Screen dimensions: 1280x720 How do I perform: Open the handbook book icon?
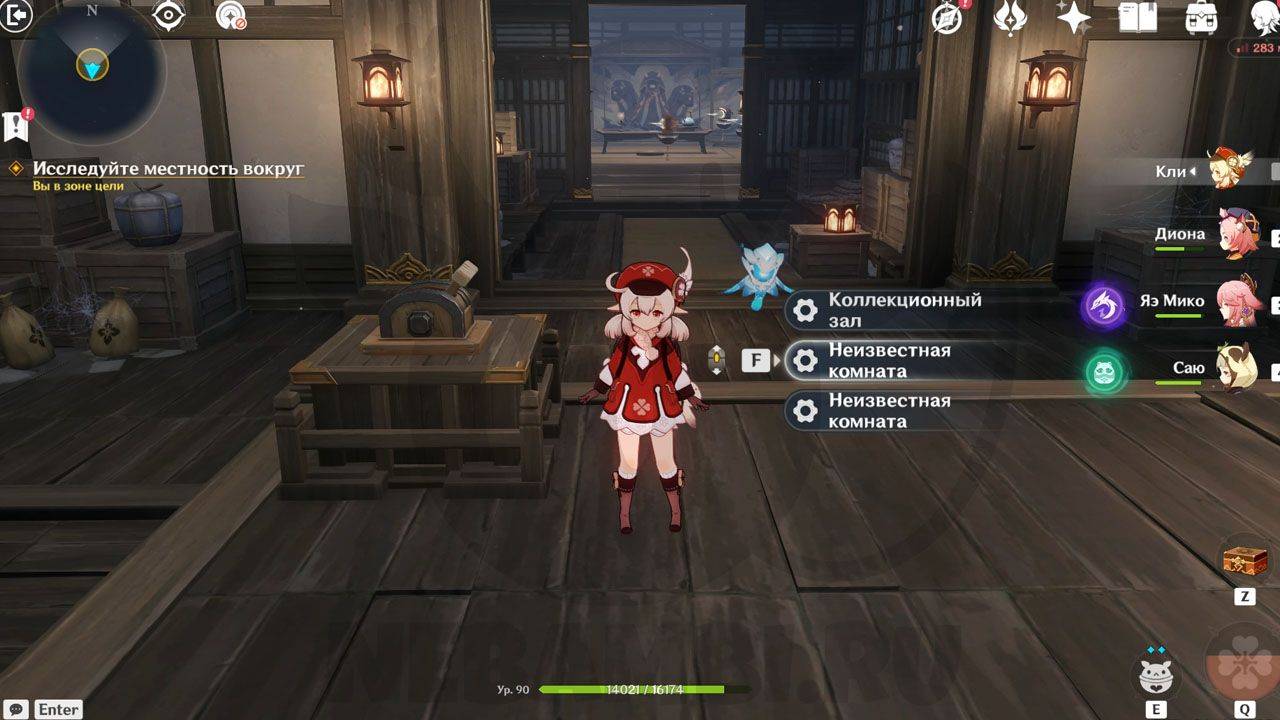1137,17
